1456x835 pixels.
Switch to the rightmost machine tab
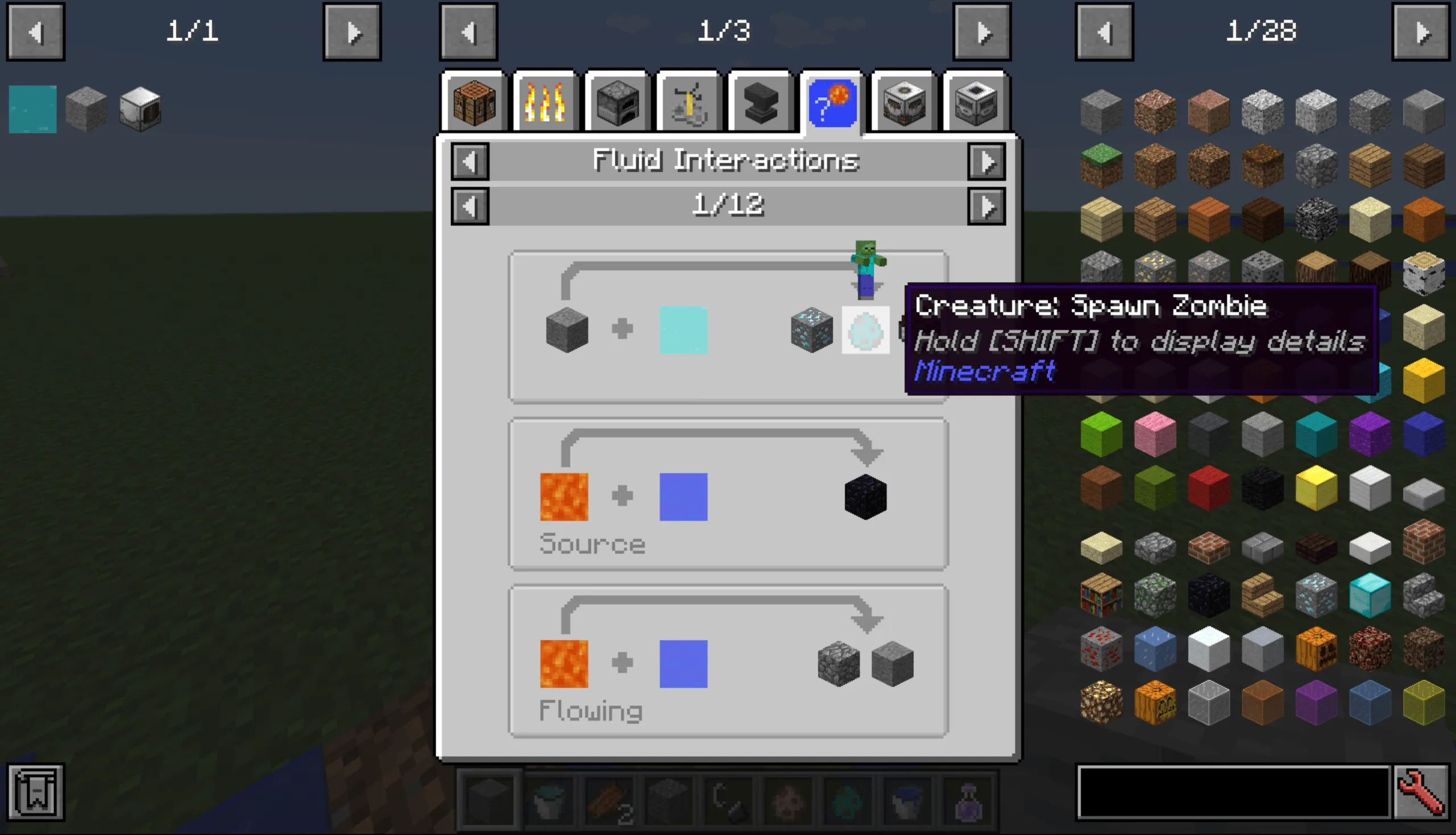click(x=975, y=102)
